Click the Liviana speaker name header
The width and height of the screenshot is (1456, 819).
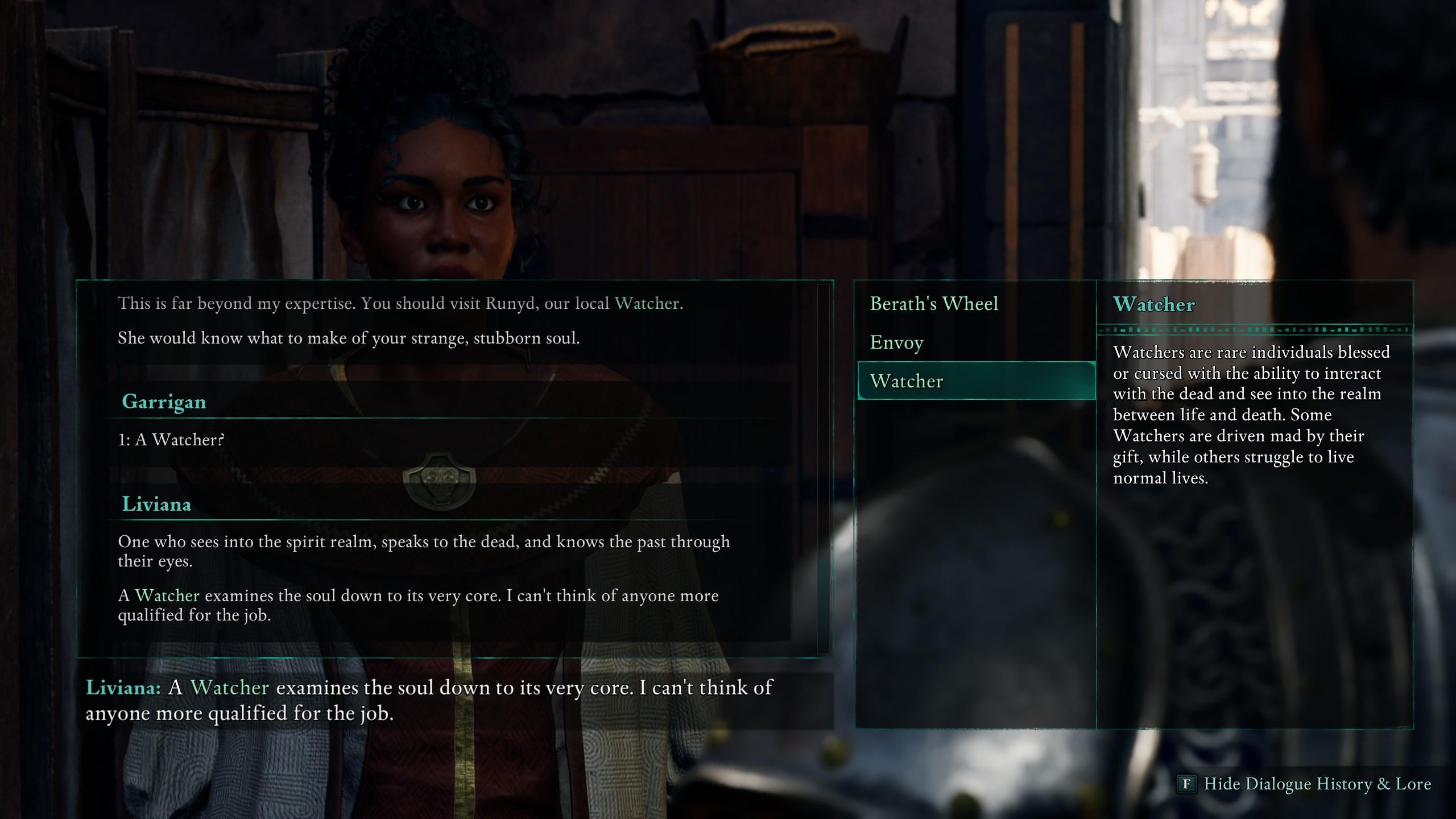pyautogui.click(x=155, y=504)
